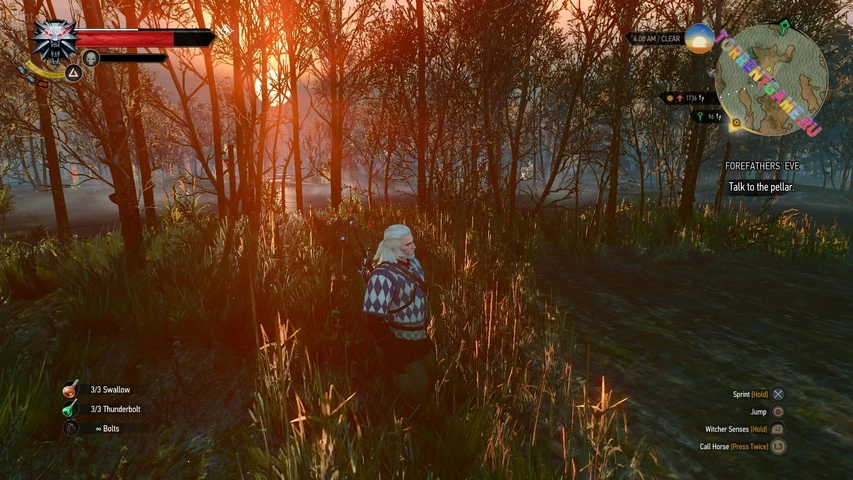This screenshot has width=853, height=480.
Task: Click the green pin marker atop minimap
Action: pos(784,27)
